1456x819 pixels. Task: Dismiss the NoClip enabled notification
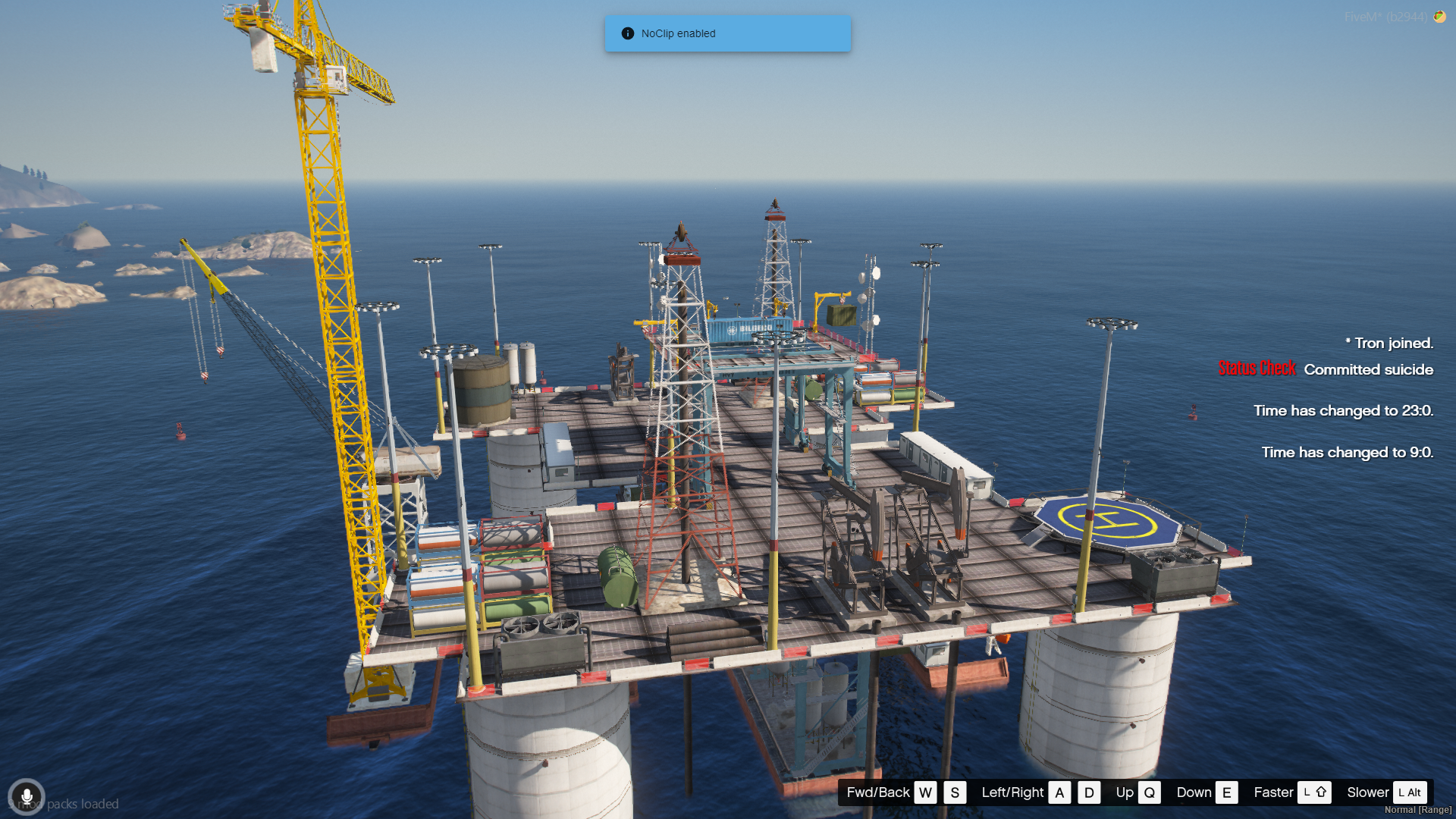click(x=726, y=33)
